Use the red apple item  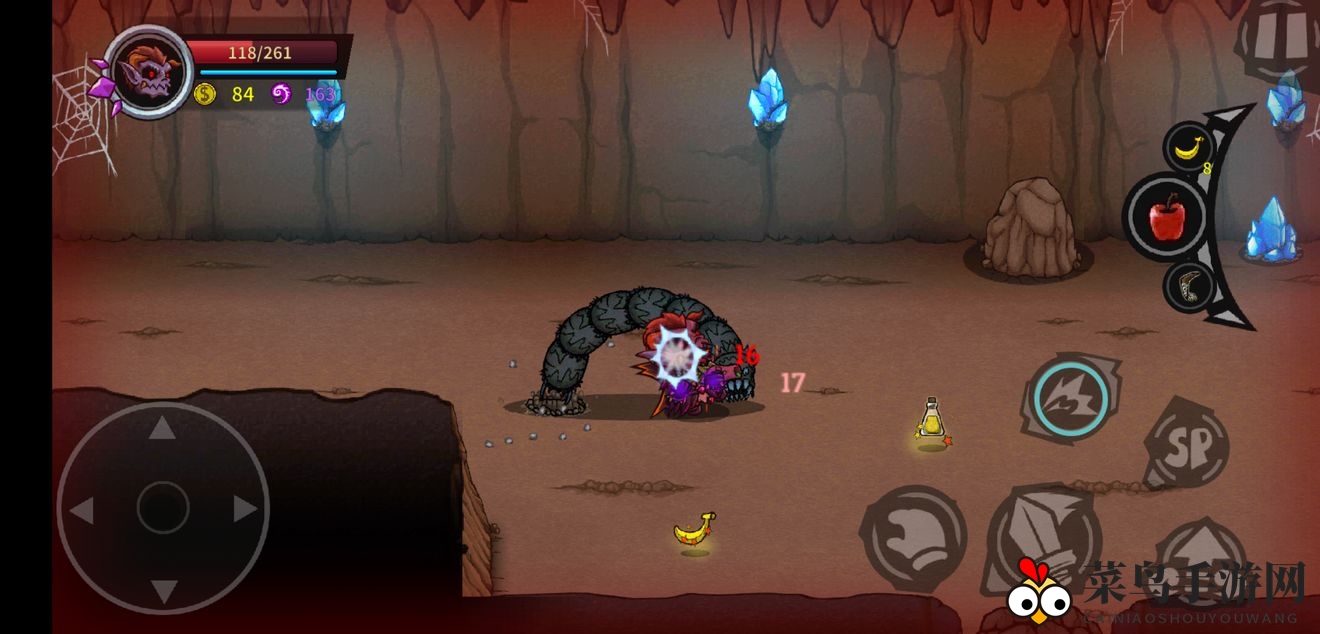(x=1167, y=216)
